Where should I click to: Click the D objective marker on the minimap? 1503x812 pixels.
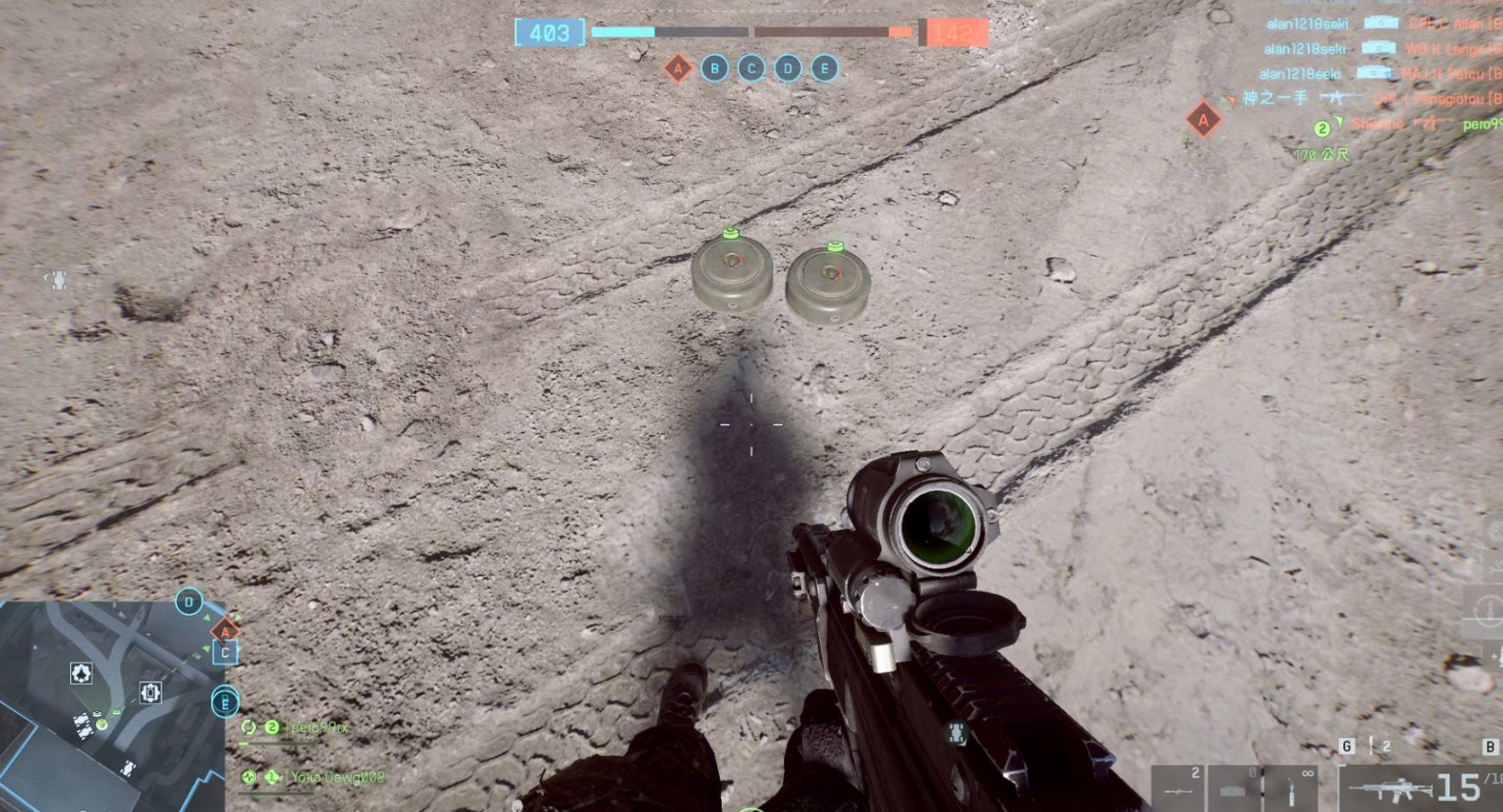(189, 603)
